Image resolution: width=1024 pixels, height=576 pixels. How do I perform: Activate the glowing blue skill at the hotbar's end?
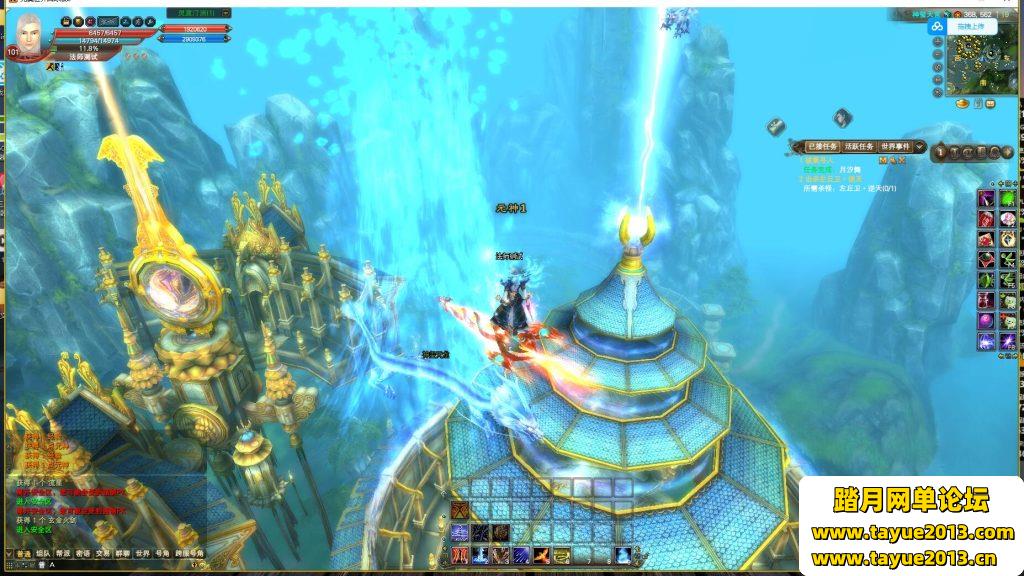[622, 555]
